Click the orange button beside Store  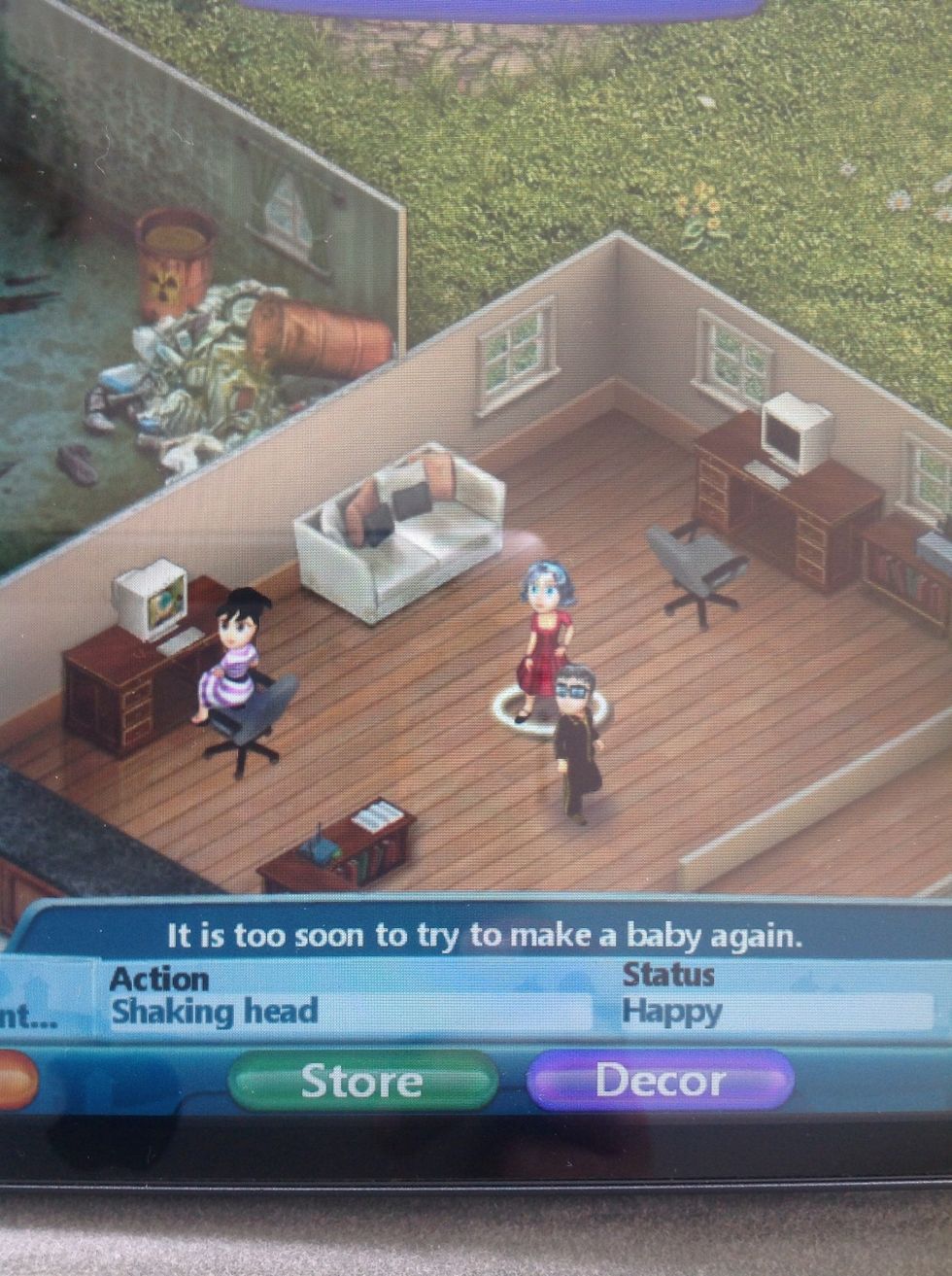(17, 1080)
